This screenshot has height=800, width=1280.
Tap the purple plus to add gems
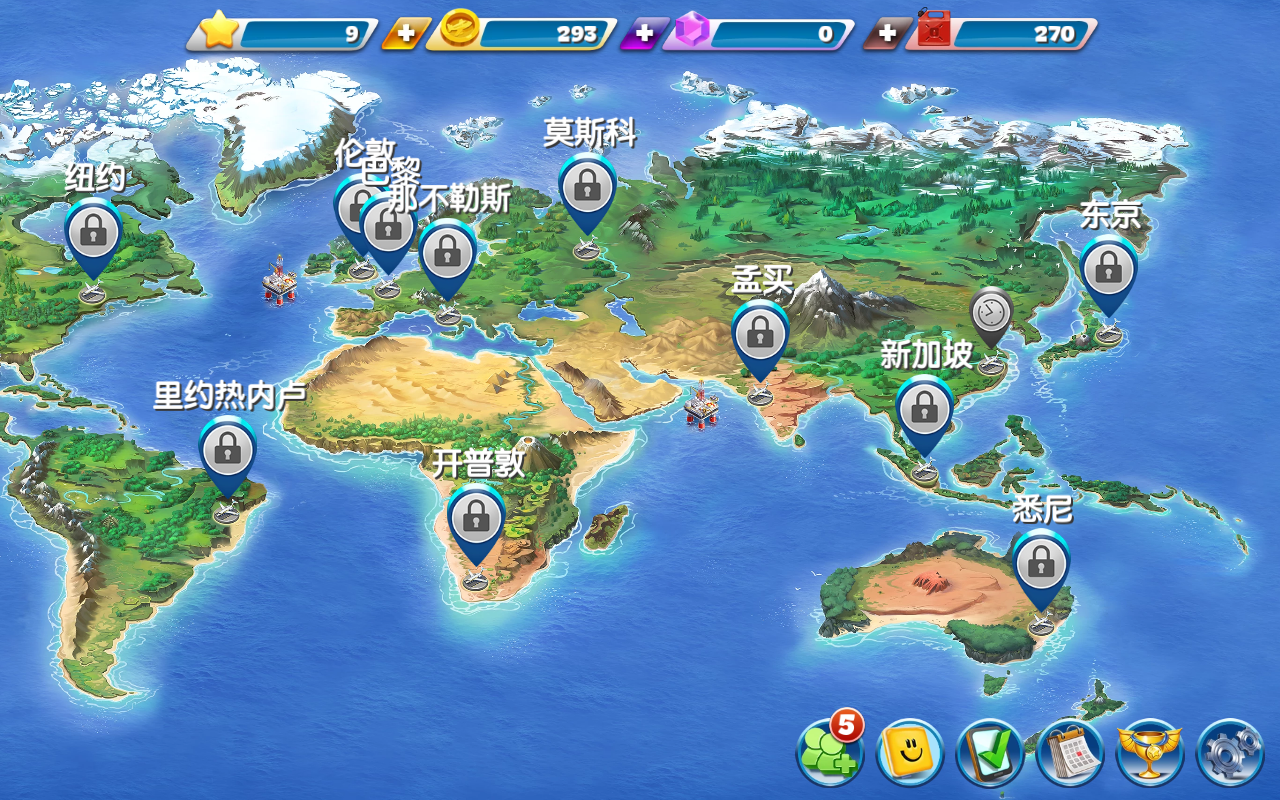tap(644, 34)
